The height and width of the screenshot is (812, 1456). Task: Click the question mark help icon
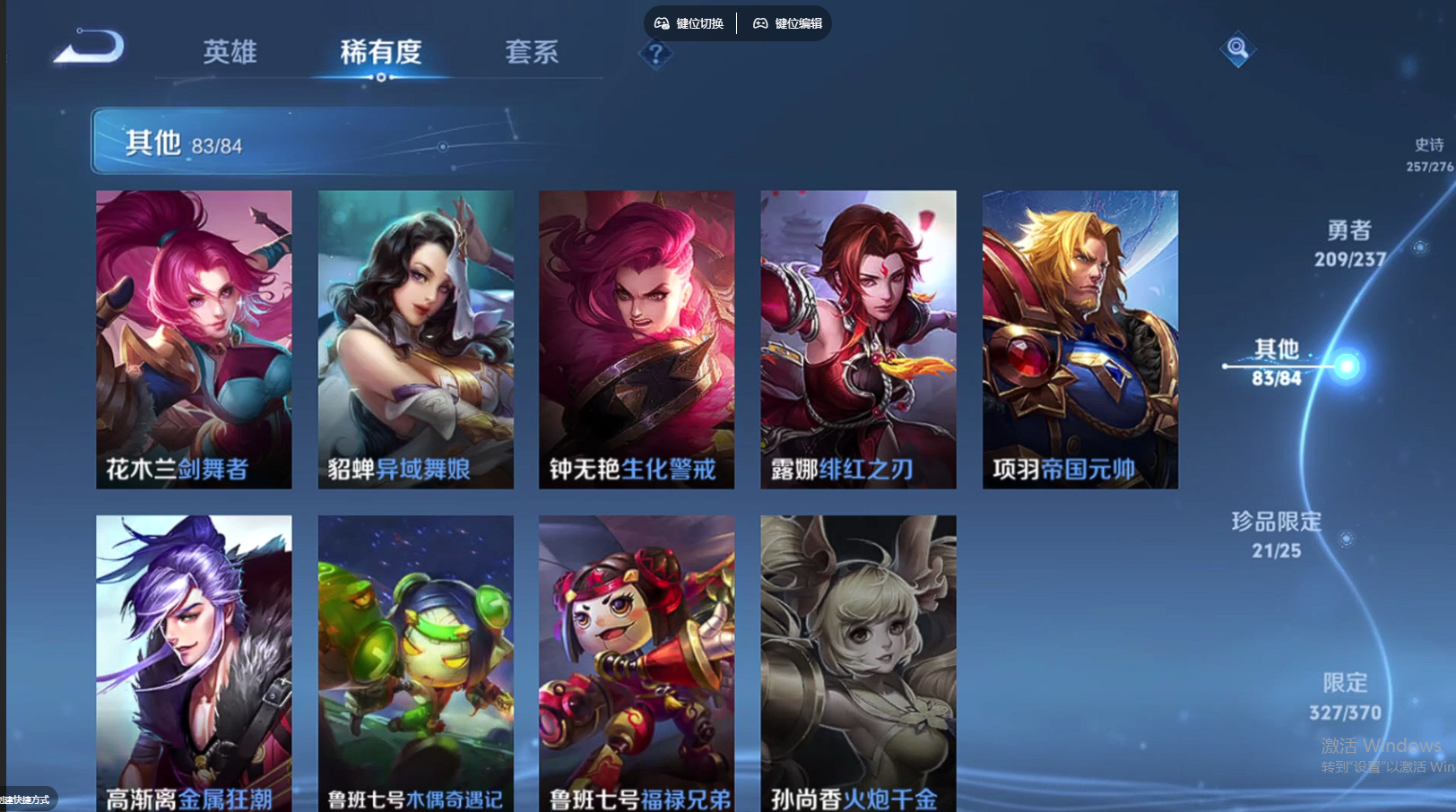(657, 55)
